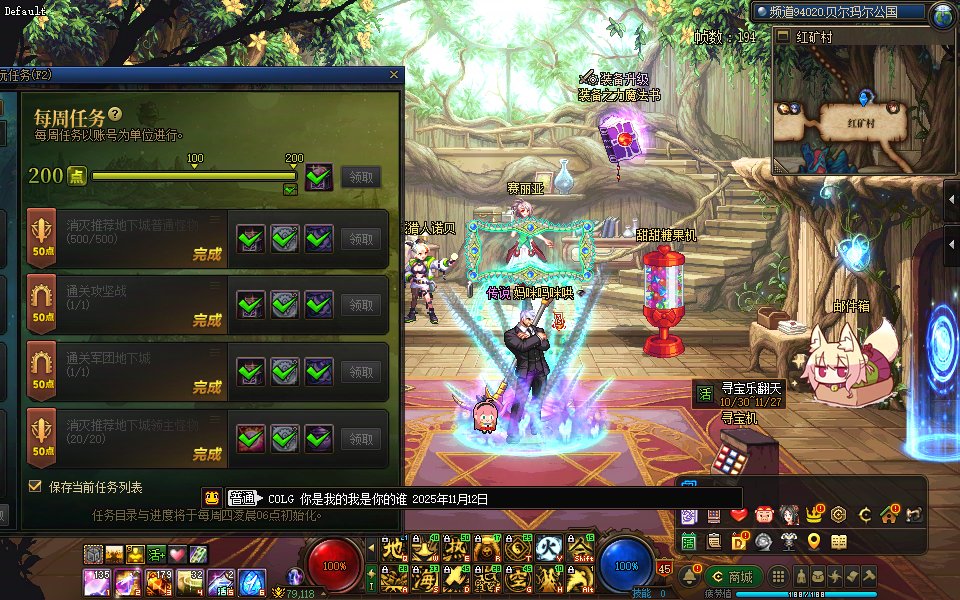The height and width of the screenshot is (600, 960).
Task: Open the open book icon
Action: click(x=839, y=541)
